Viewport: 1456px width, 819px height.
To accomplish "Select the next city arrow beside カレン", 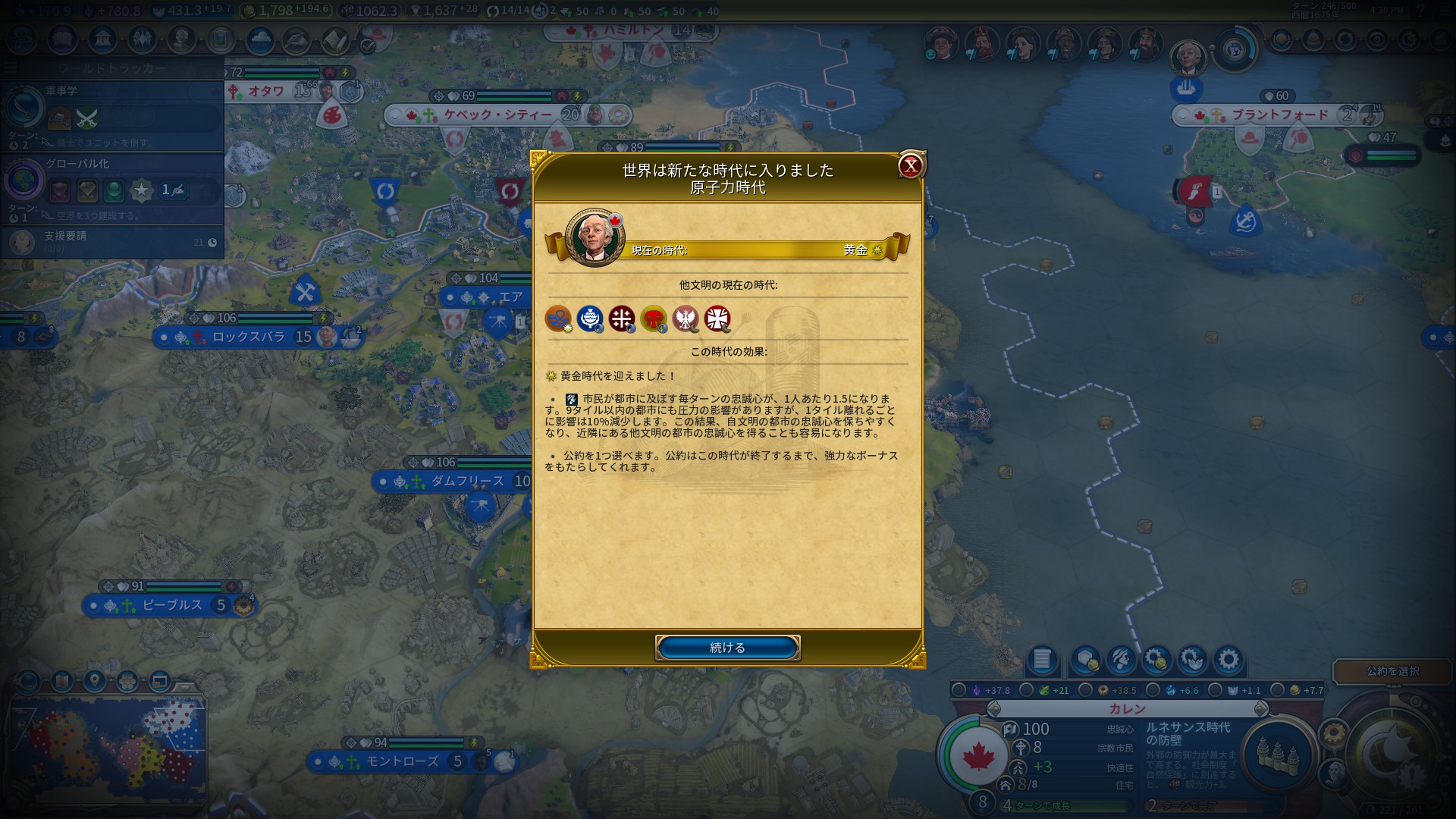I will click(1260, 709).
